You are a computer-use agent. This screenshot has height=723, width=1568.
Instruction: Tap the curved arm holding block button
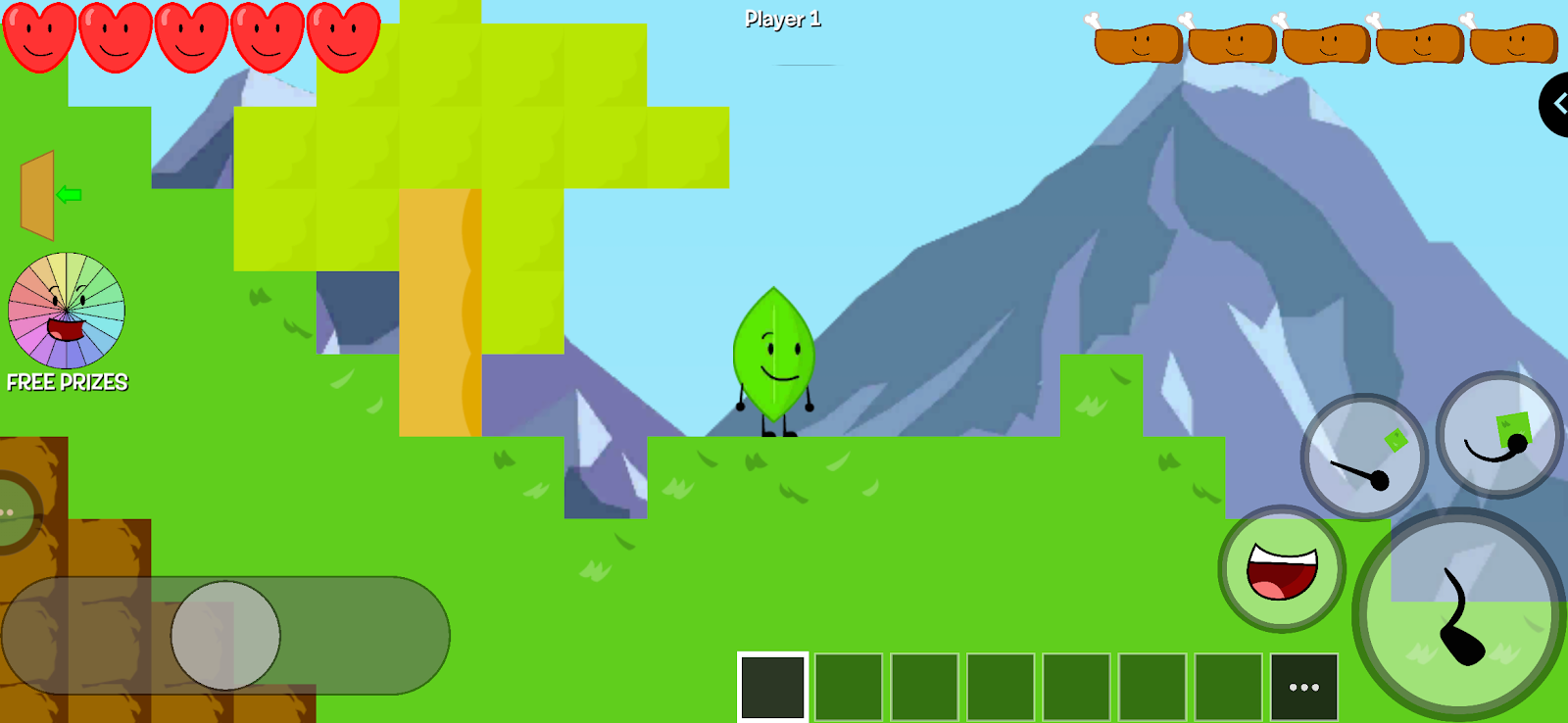click(x=1498, y=435)
